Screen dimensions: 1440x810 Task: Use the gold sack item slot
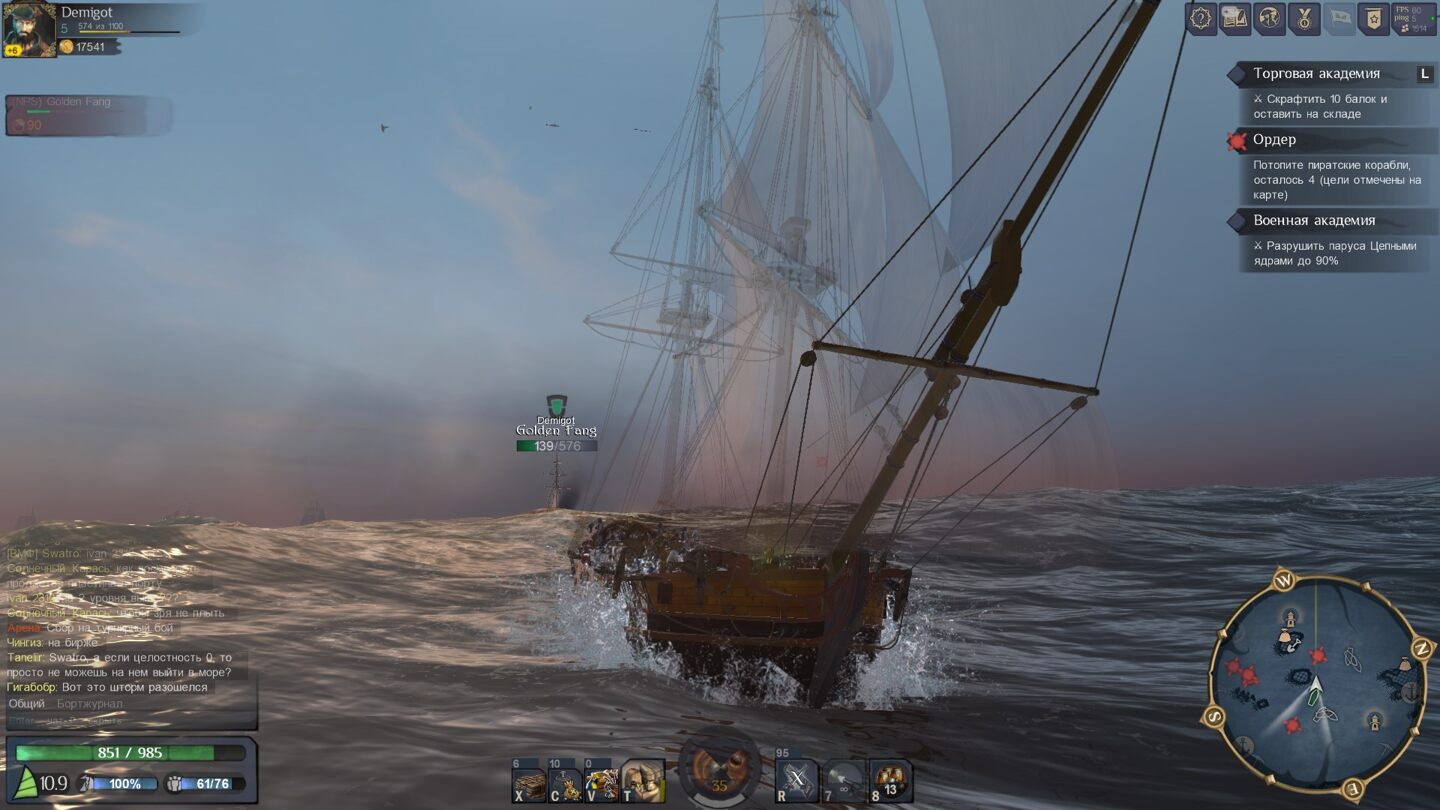(x=565, y=785)
